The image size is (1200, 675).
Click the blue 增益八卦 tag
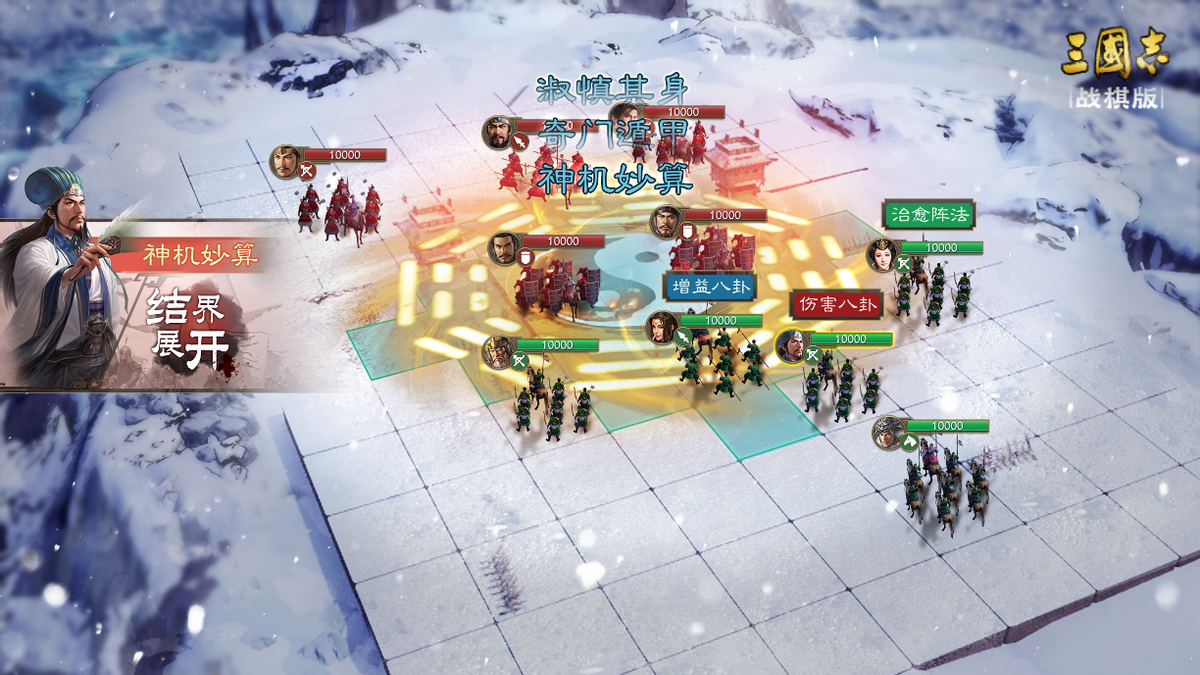click(711, 286)
